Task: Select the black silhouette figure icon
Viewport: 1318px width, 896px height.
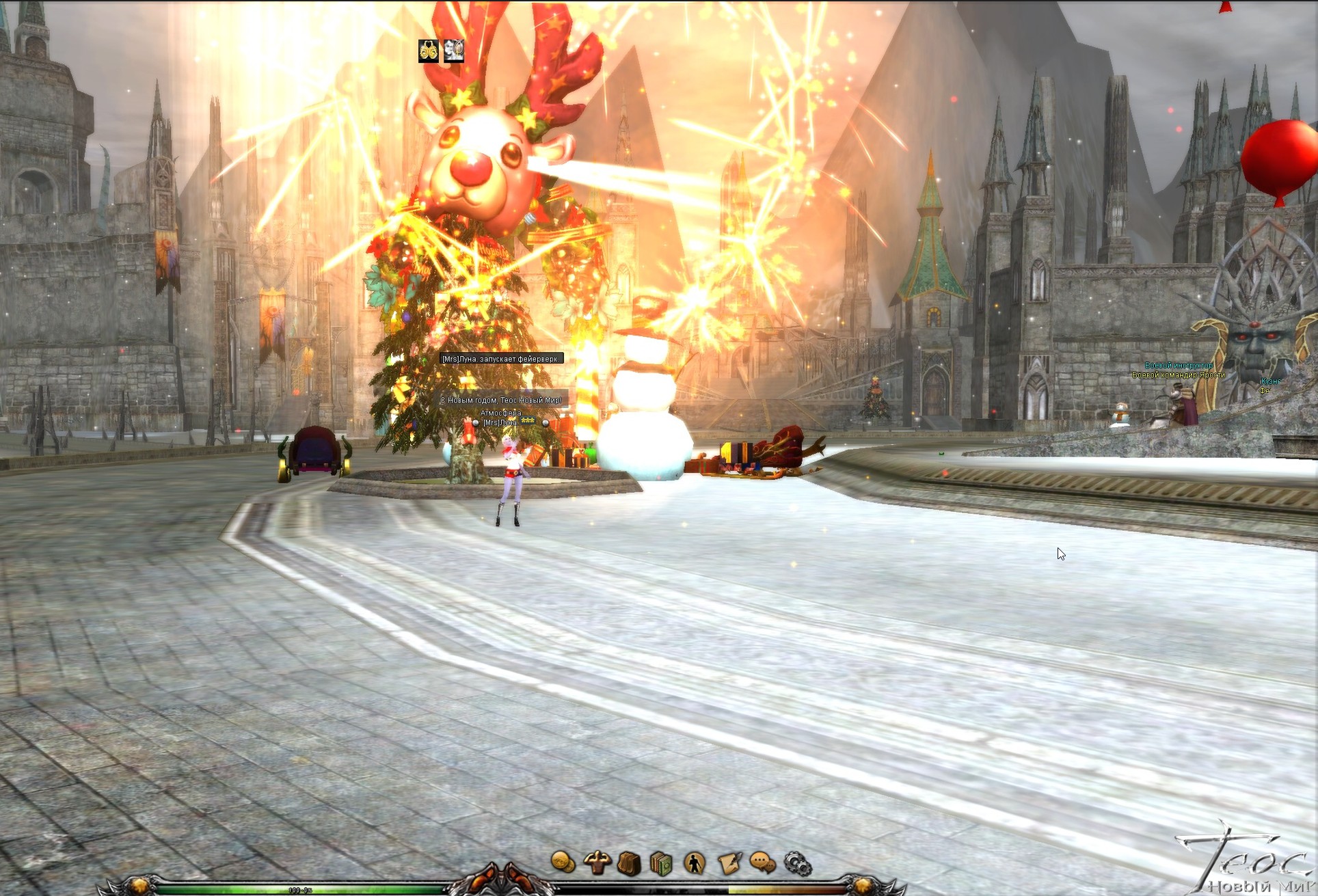Action: 695,863
